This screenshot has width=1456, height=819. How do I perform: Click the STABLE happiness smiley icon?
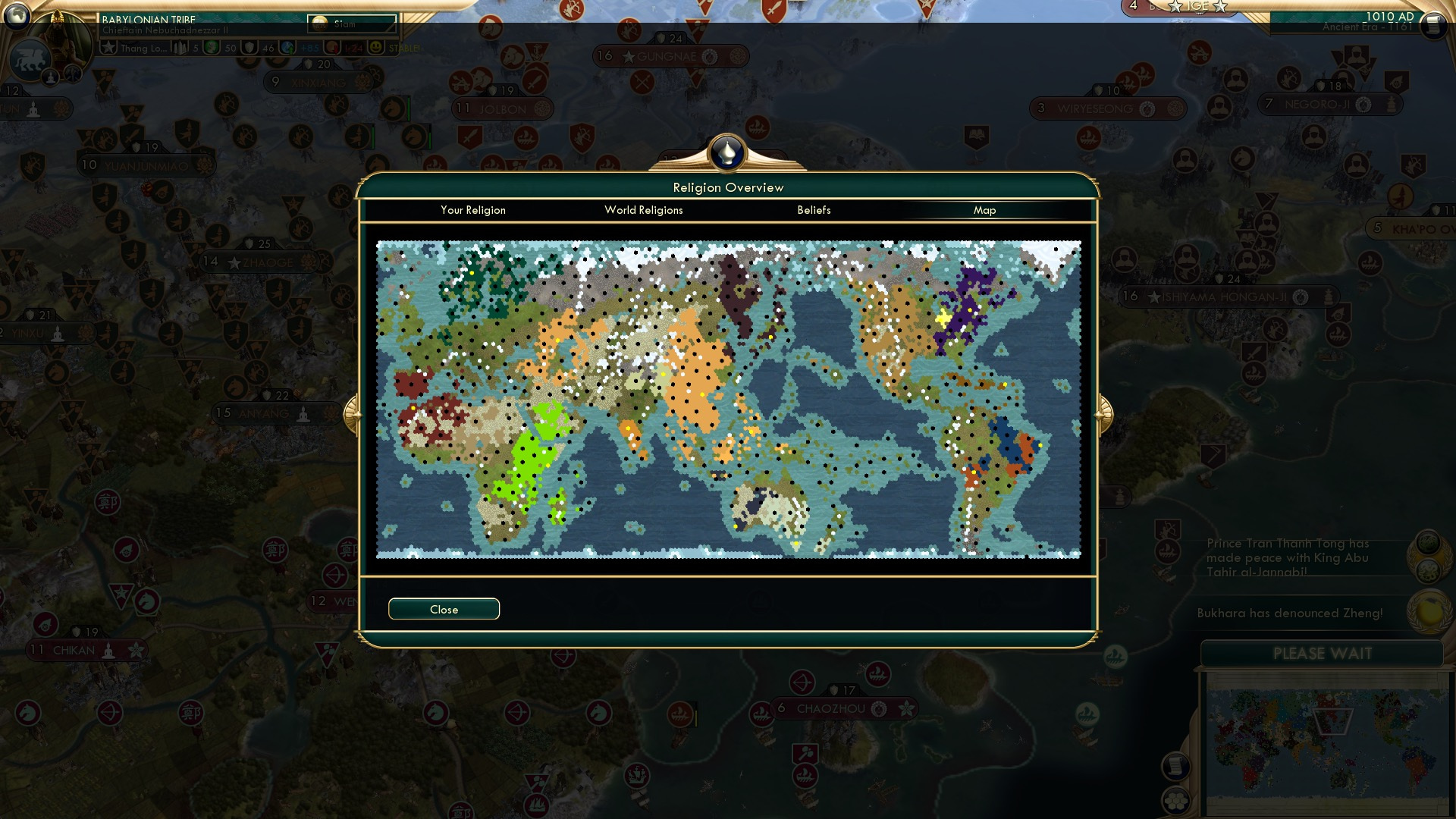pos(376,49)
